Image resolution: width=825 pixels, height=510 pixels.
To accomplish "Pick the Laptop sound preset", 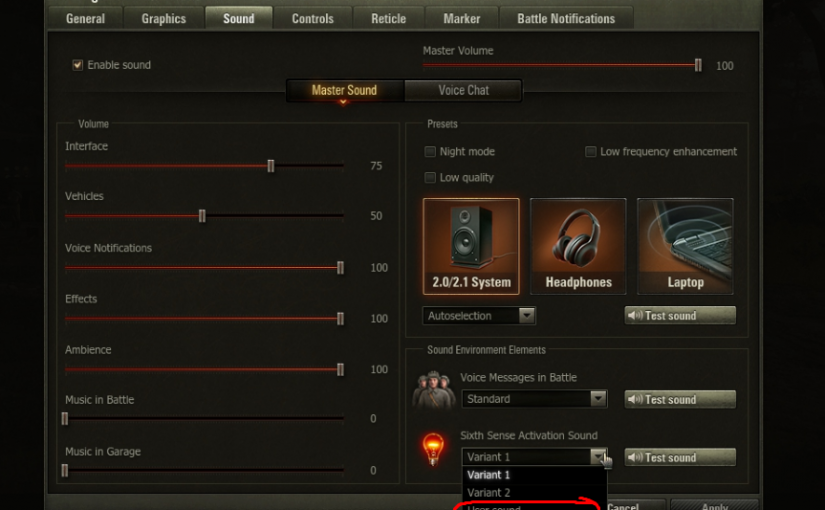I will [685, 246].
